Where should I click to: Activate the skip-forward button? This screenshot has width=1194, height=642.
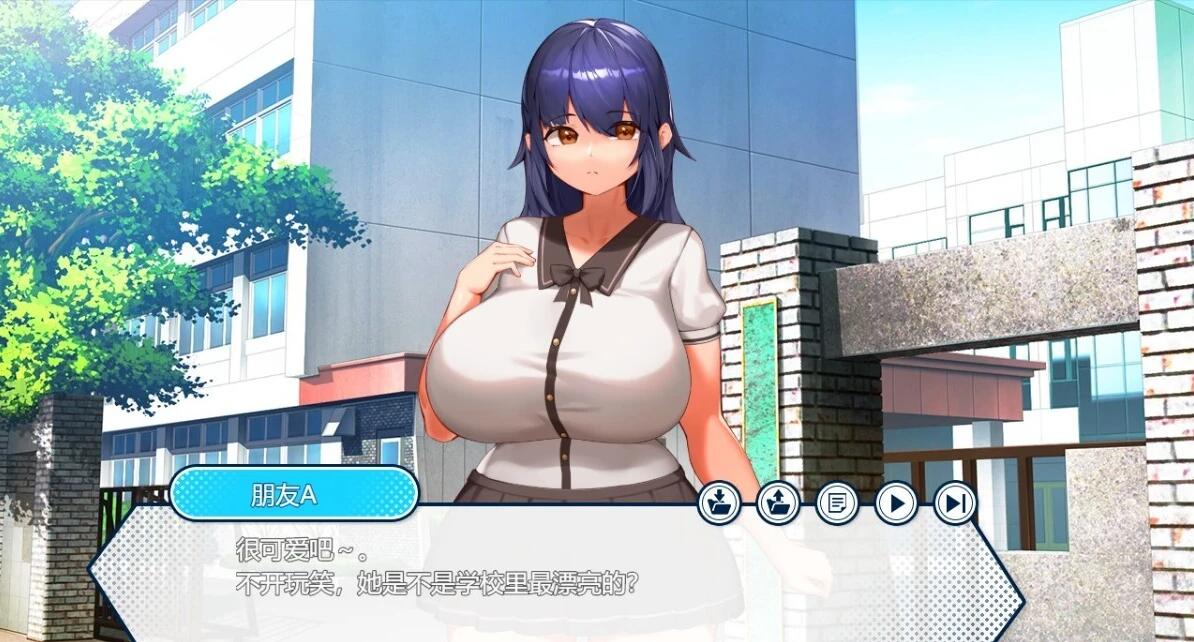(955, 502)
